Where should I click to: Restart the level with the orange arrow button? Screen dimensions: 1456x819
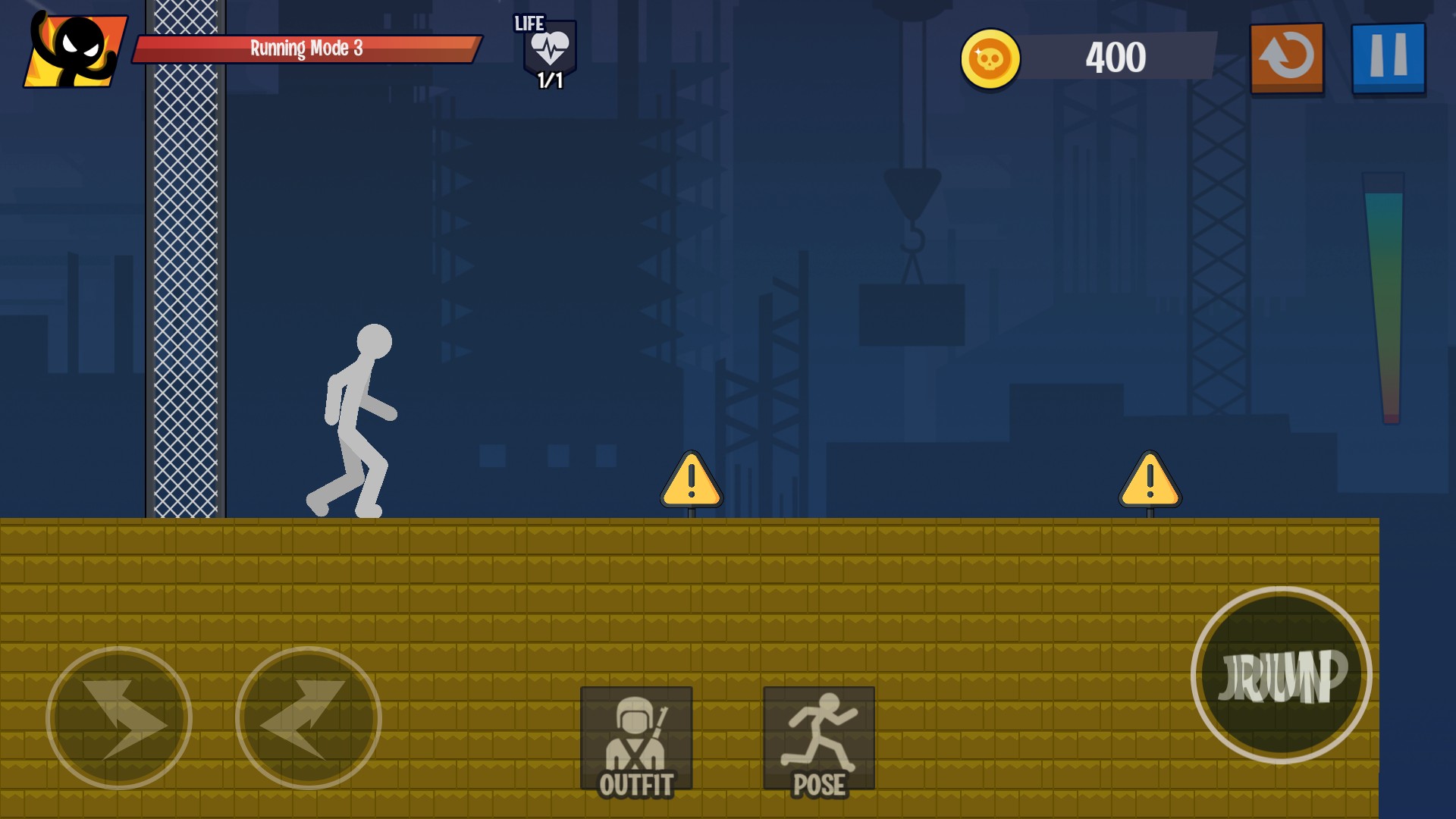pyautogui.click(x=1286, y=58)
